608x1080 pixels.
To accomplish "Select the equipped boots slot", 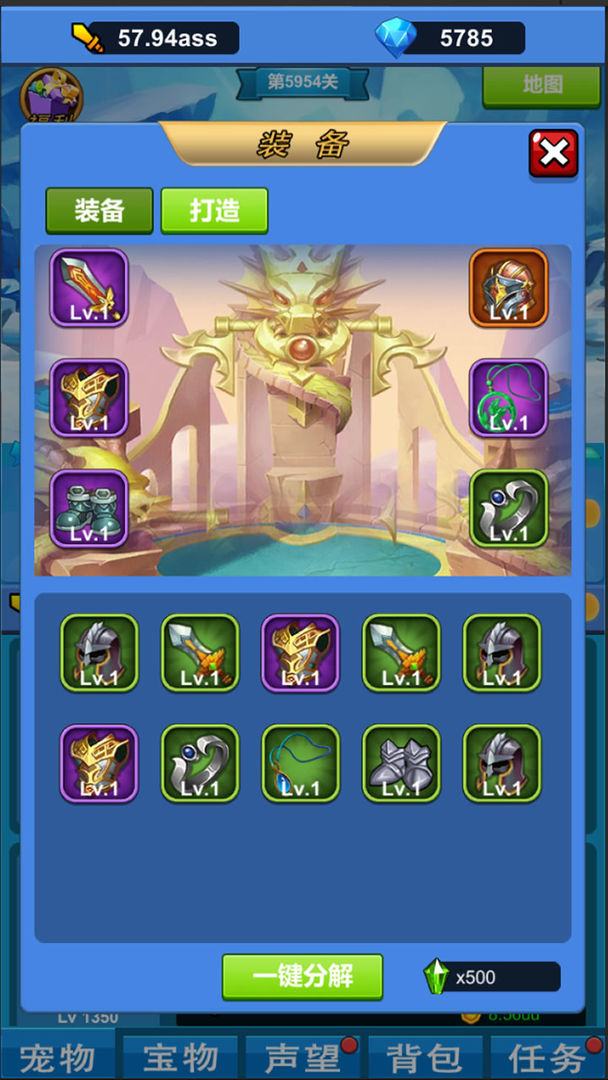I will (x=89, y=509).
